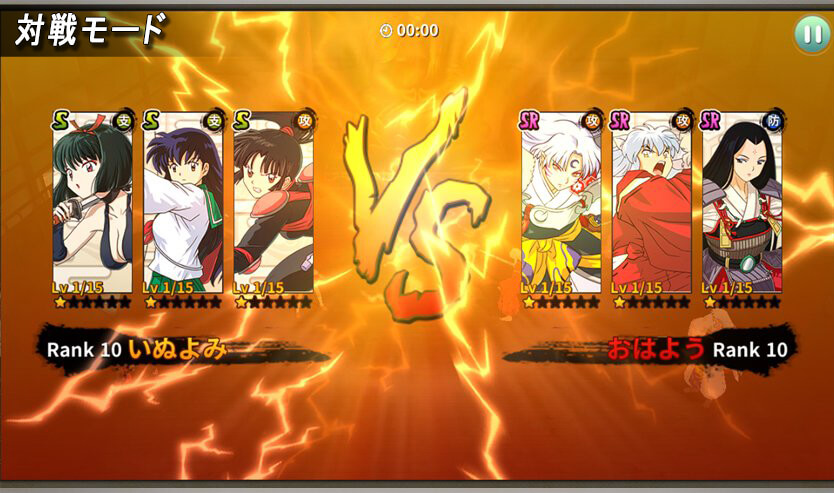Choose the silver-haired character in red robe card
This screenshot has width=834, height=493.
click(651, 208)
